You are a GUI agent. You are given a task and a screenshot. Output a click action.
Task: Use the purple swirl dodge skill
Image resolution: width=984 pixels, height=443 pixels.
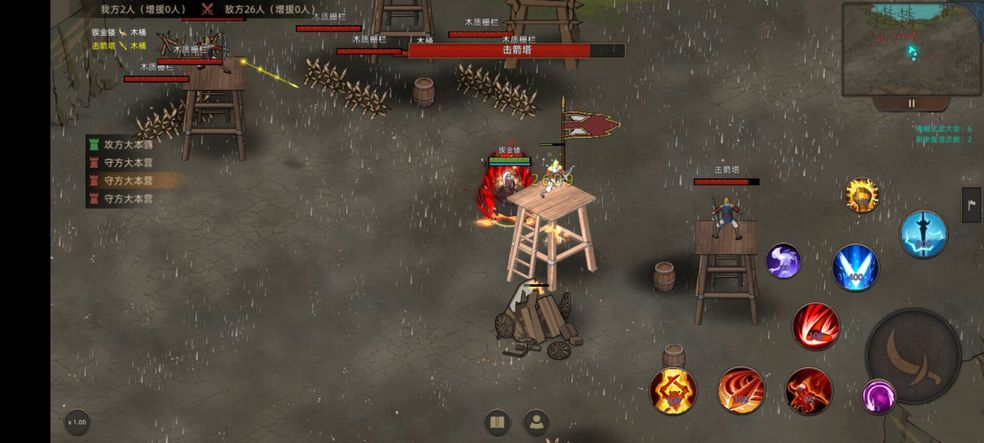coord(879,397)
